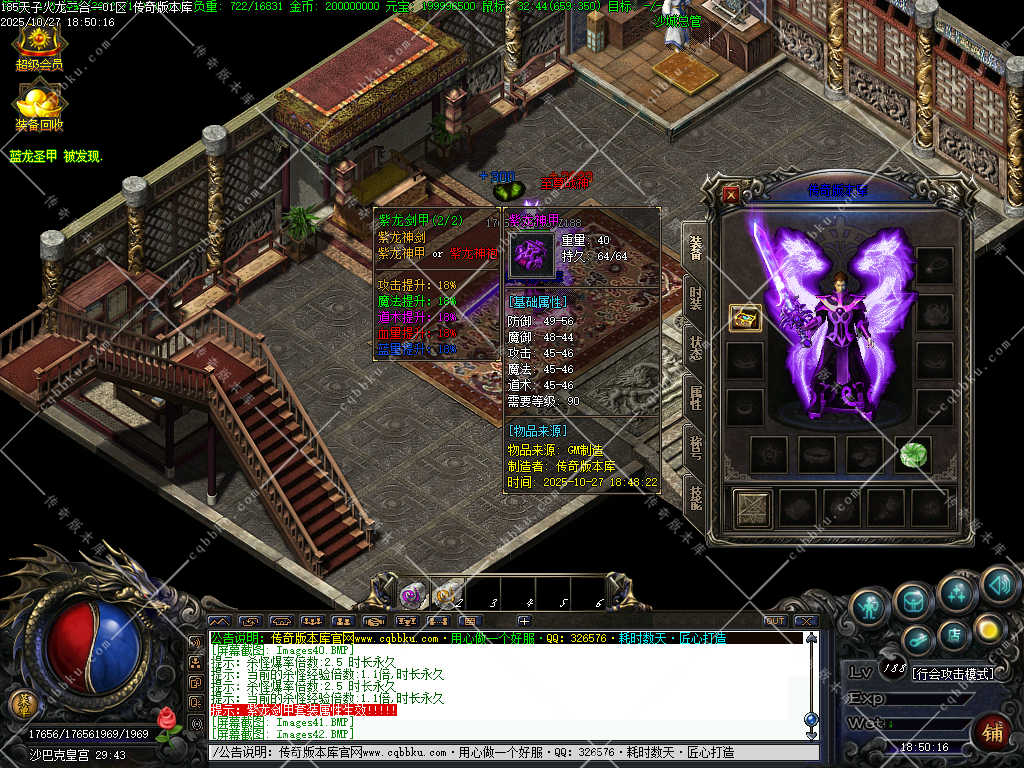Viewport: 1024px width, 768px height.
Task: Click the OUT button above chat
Action: pos(773,621)
